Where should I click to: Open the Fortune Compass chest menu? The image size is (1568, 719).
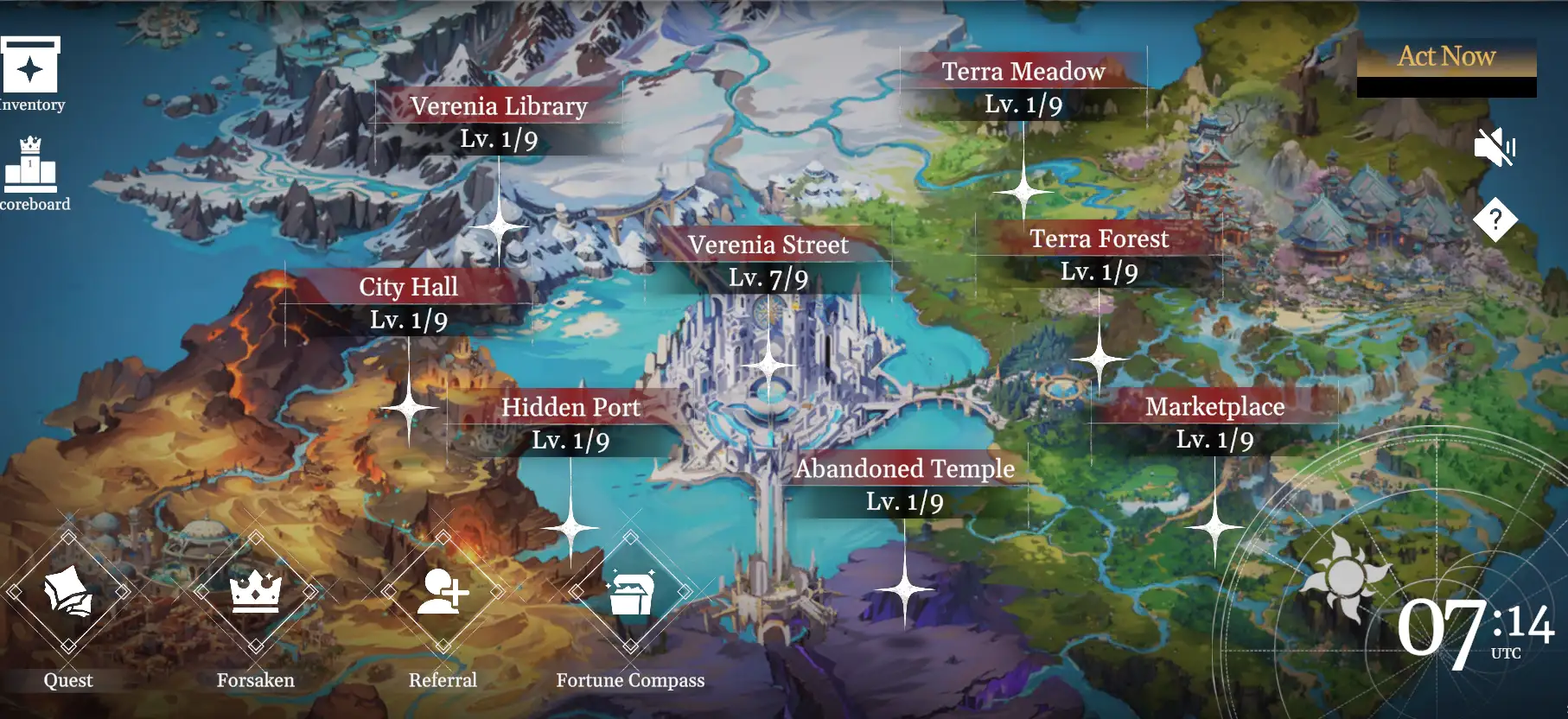(631, 593)
